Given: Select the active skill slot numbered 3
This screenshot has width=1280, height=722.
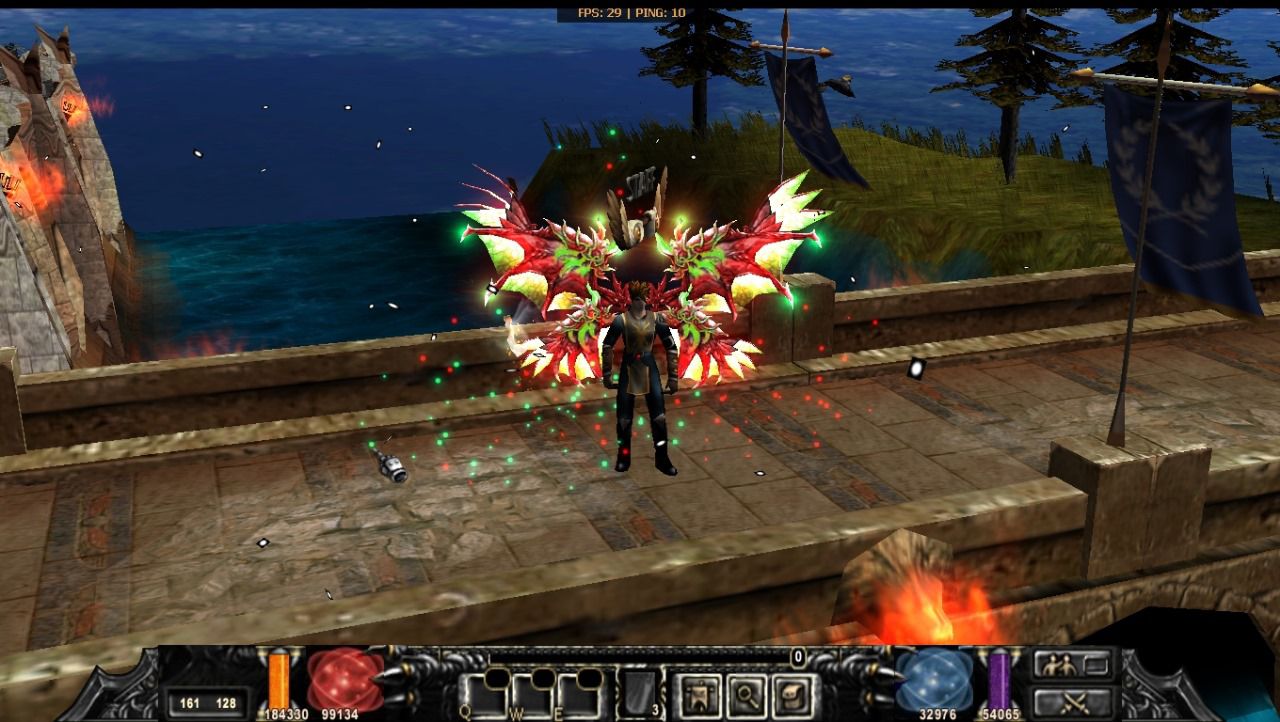Looking at the screenshot, I should click(x=638, y=695).
